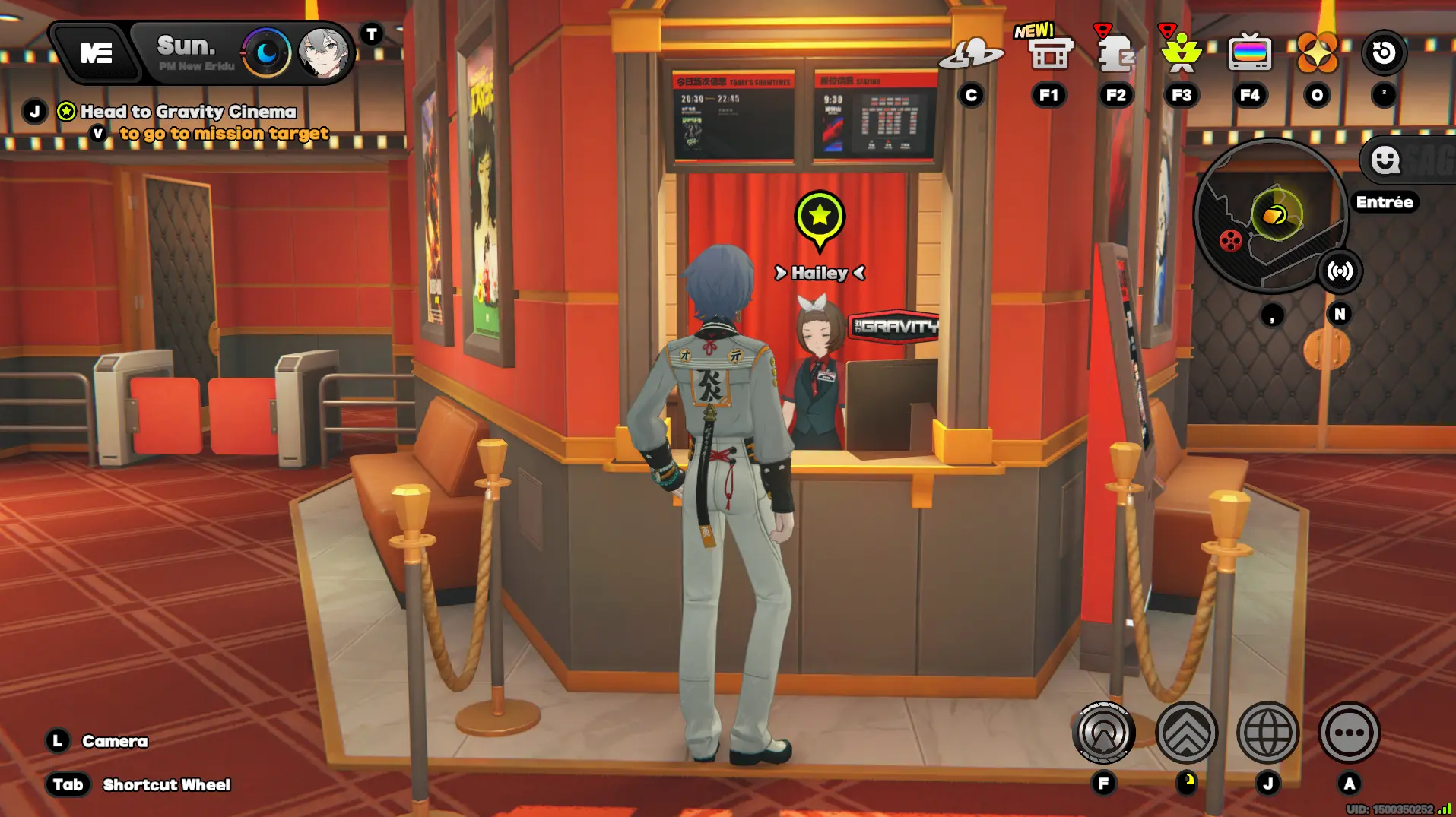The height and width of the screenshot is (817, 1456).
Task: Activate the circular target interact button
Action: [x=1104, y=733]
